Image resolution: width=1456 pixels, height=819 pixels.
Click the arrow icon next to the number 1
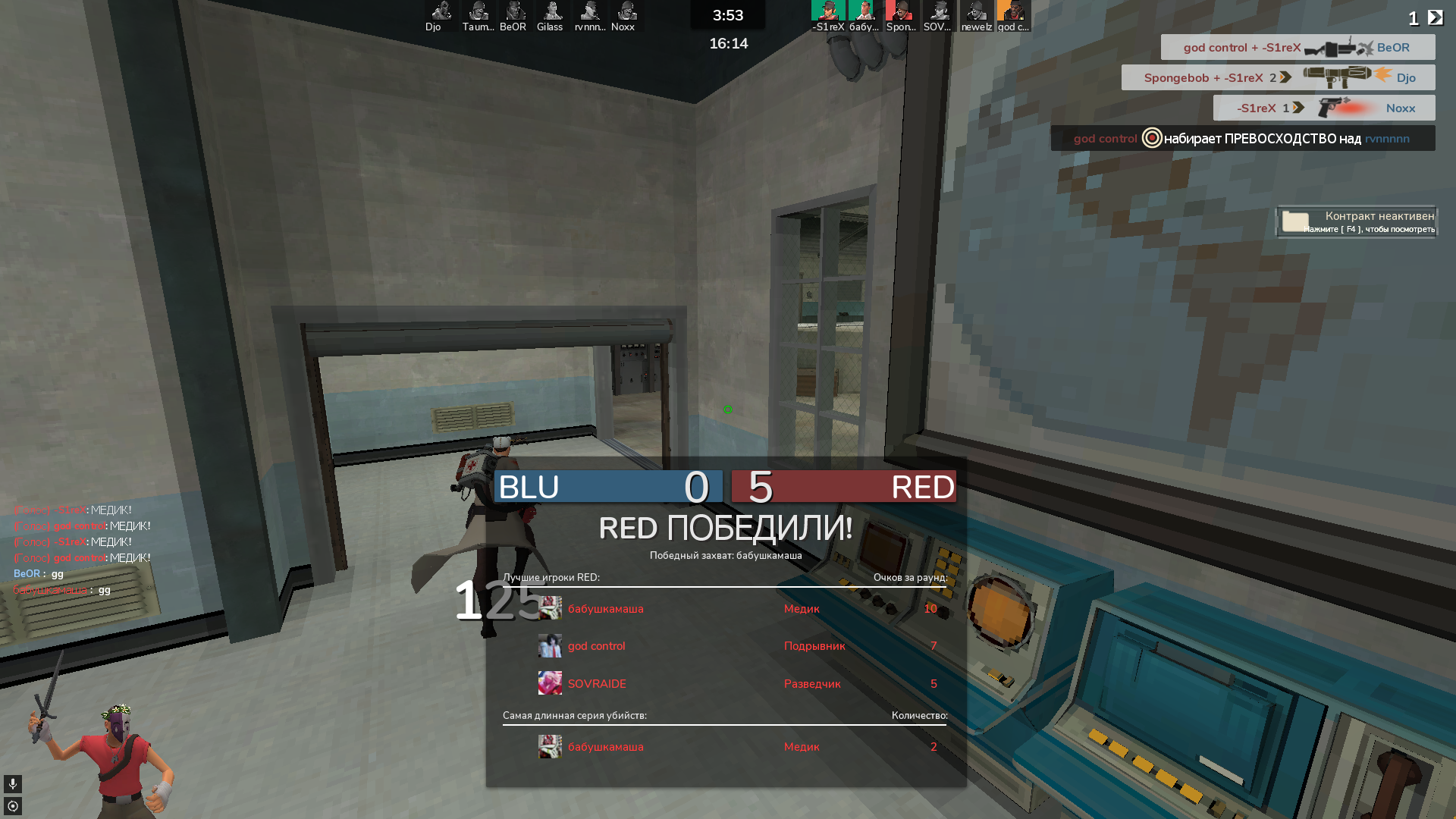pos(1435,17)
